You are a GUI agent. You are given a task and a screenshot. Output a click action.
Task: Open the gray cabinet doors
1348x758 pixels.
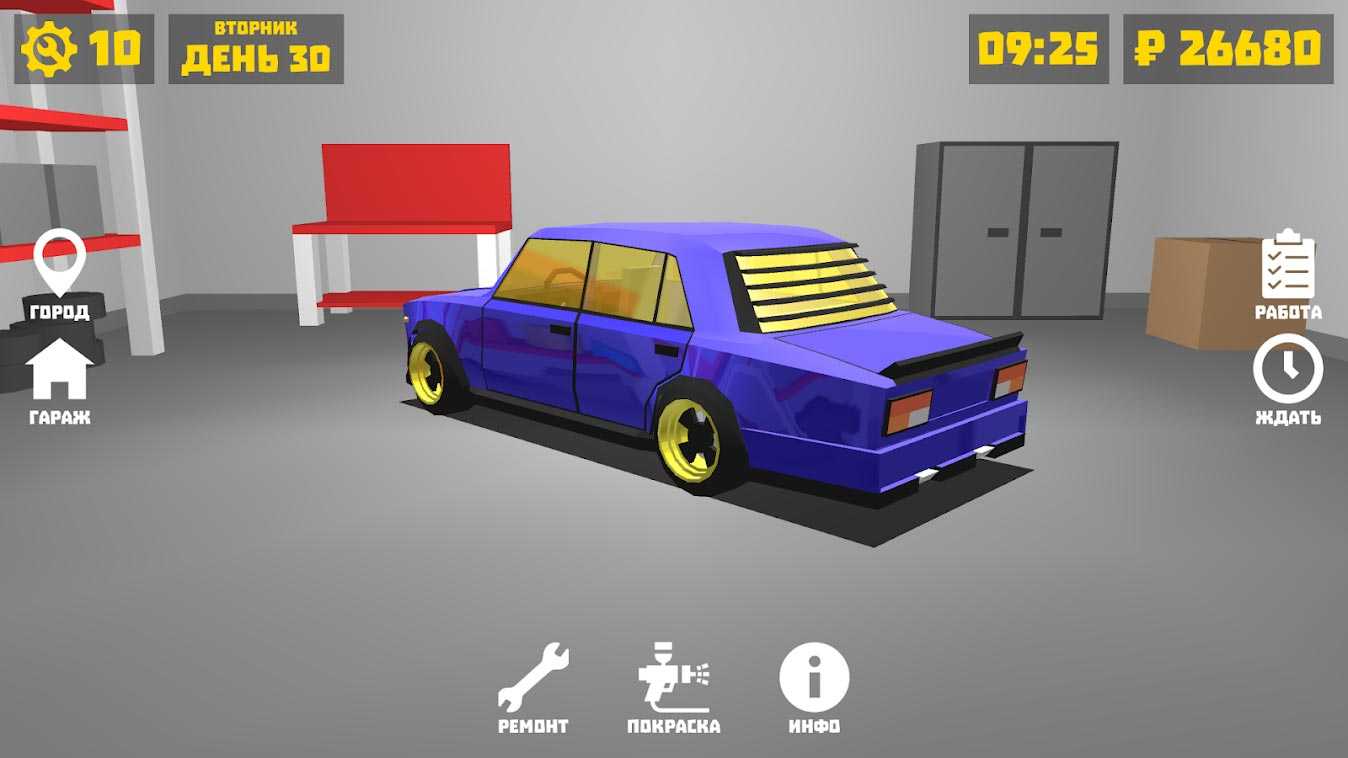tap(1020, 230)
